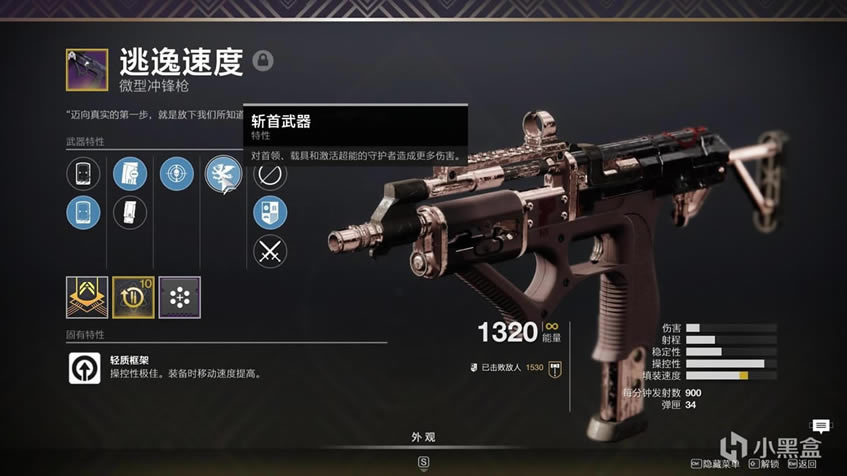The height and width of the screenshot is (476, 847).
Task: Choose the blue magazine perk icon
Action: tap(130, 174)
